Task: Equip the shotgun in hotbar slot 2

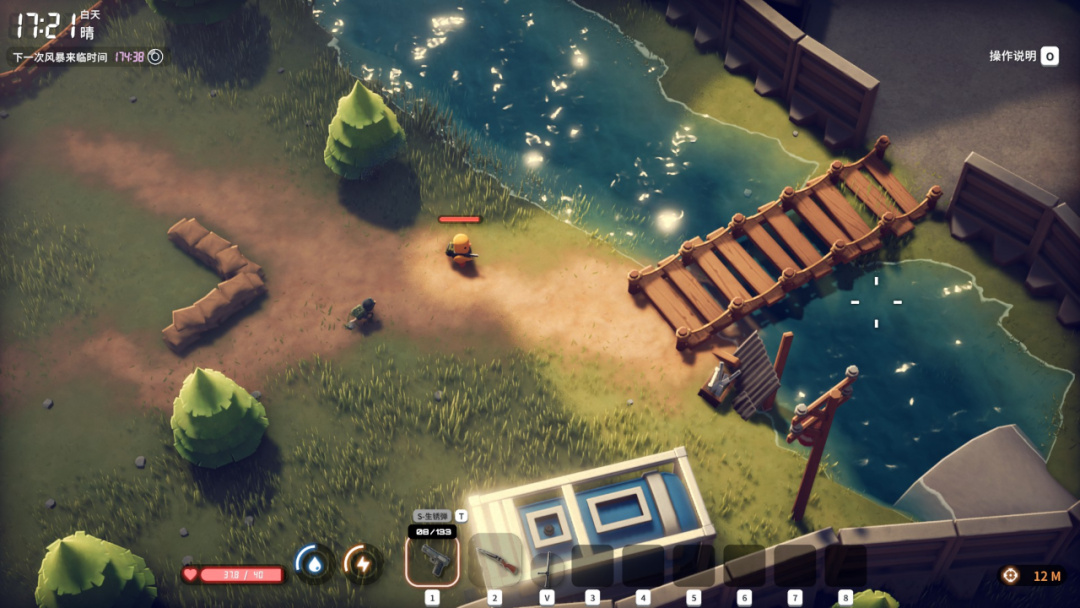Action: (496, 561)
